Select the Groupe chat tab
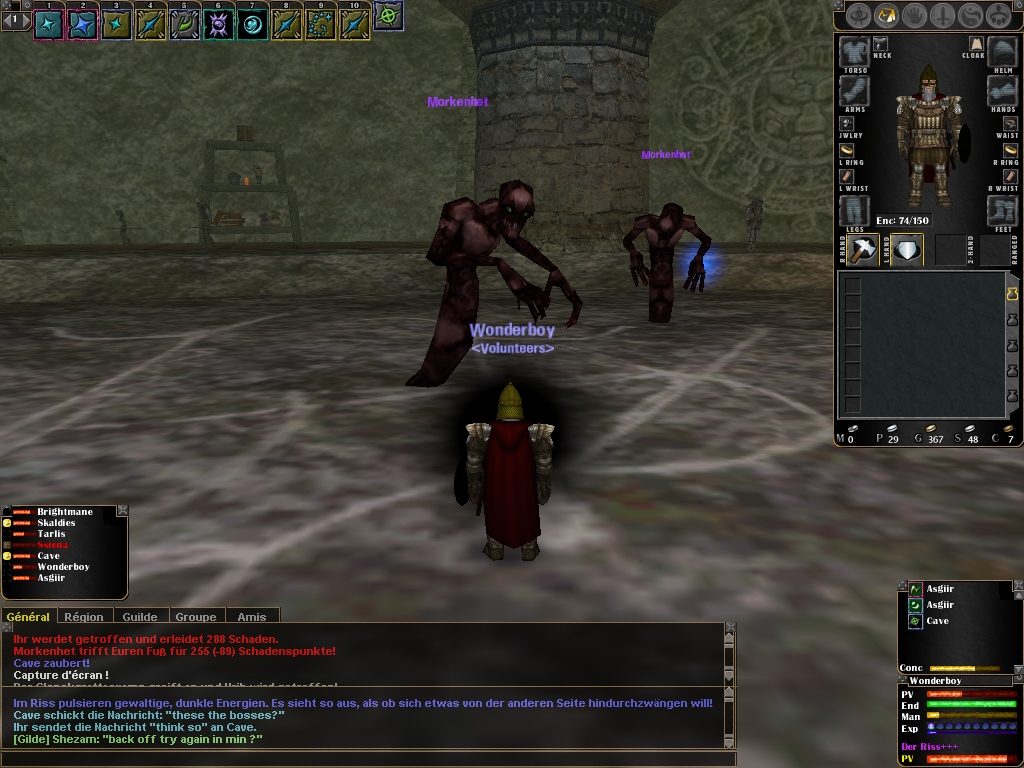 coord(196,617)
